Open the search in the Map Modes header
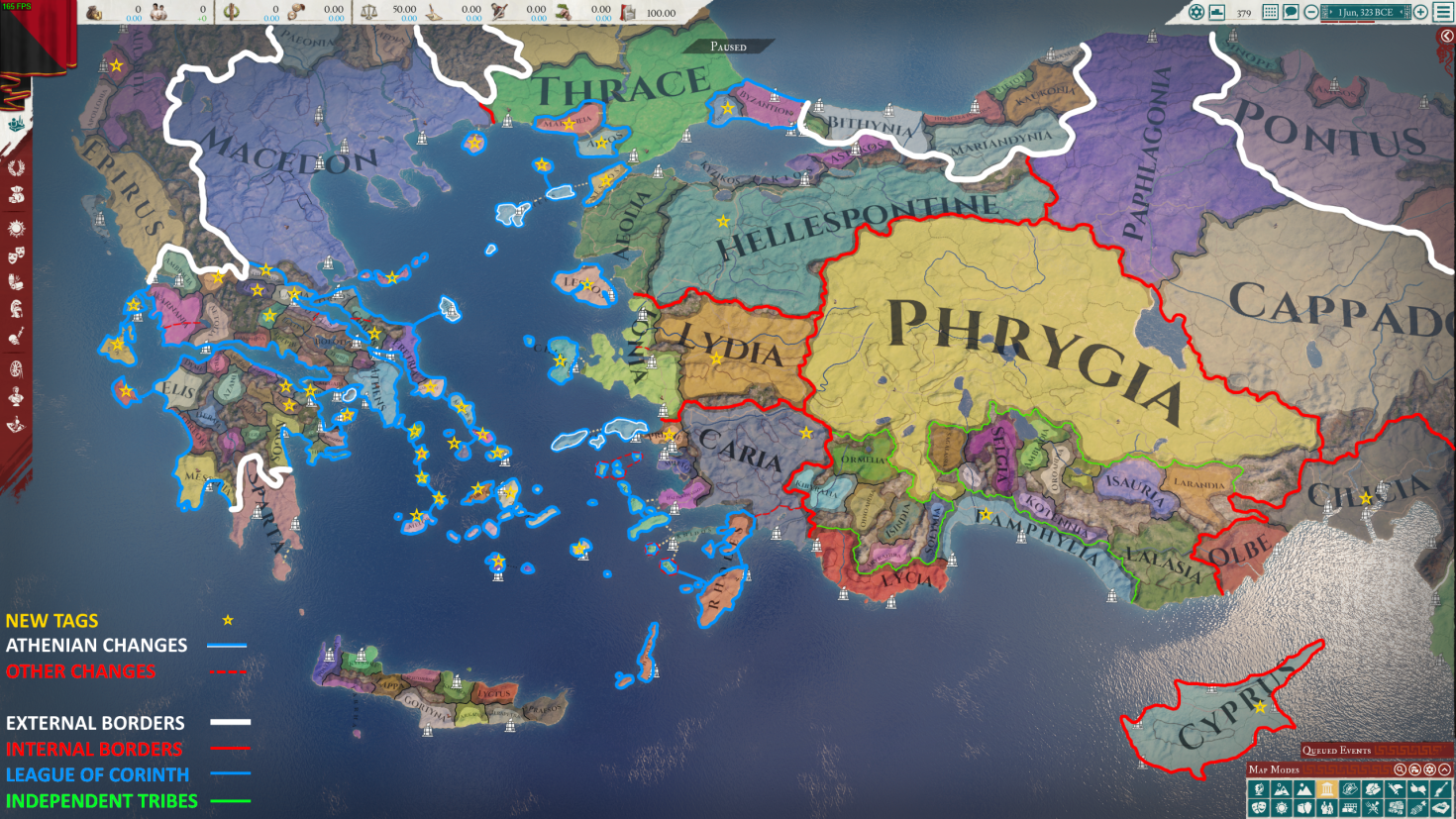 1401,769
